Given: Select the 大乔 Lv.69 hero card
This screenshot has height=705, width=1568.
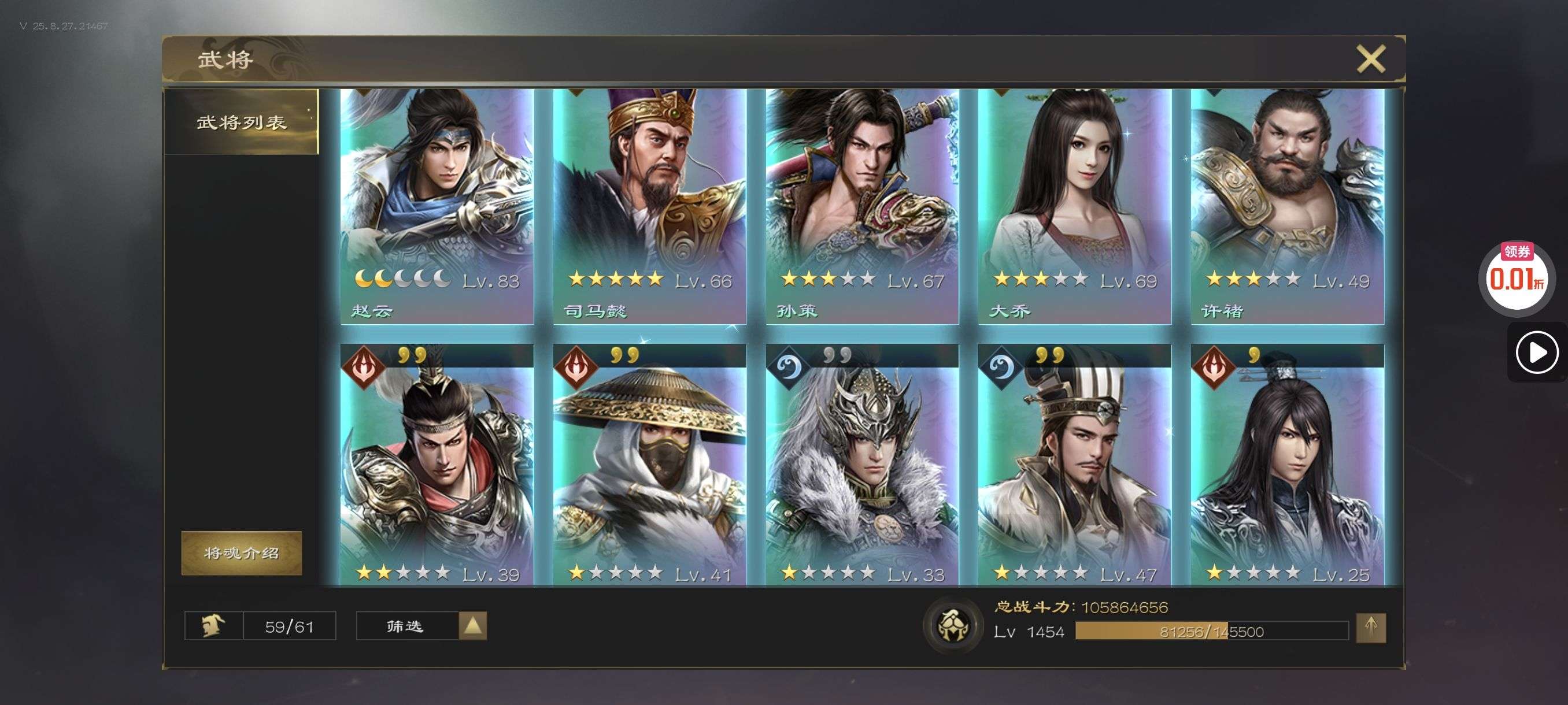Looking at the screenshot, I should 1074,207.
